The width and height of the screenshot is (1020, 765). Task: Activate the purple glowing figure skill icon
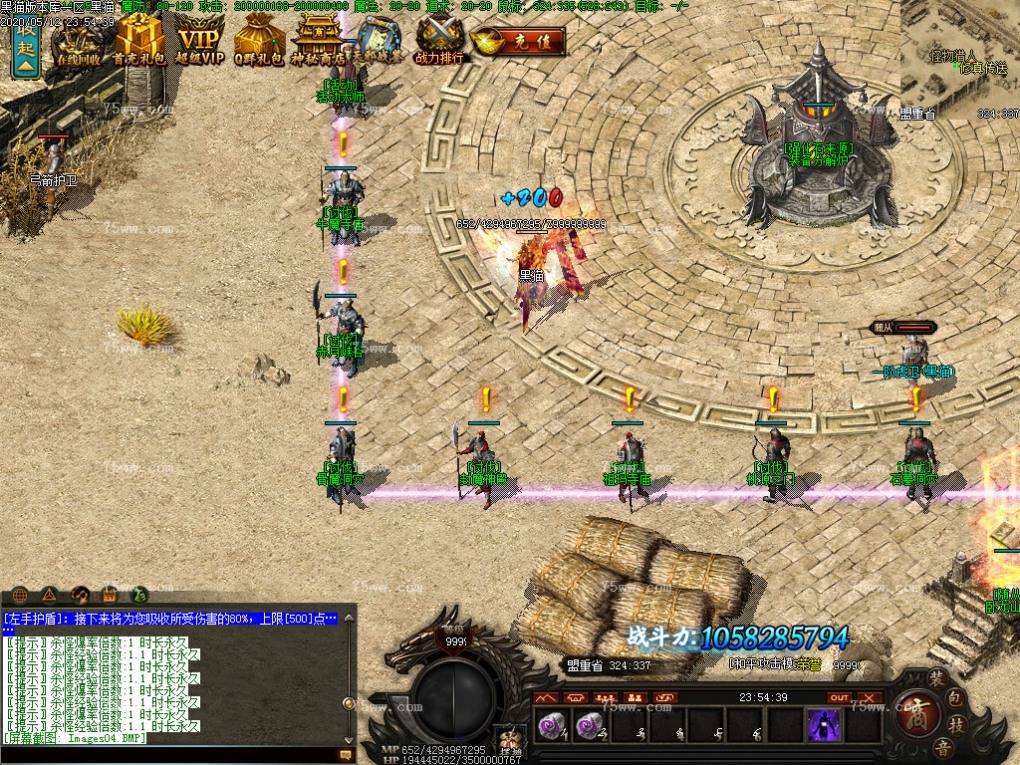(824, 725)
